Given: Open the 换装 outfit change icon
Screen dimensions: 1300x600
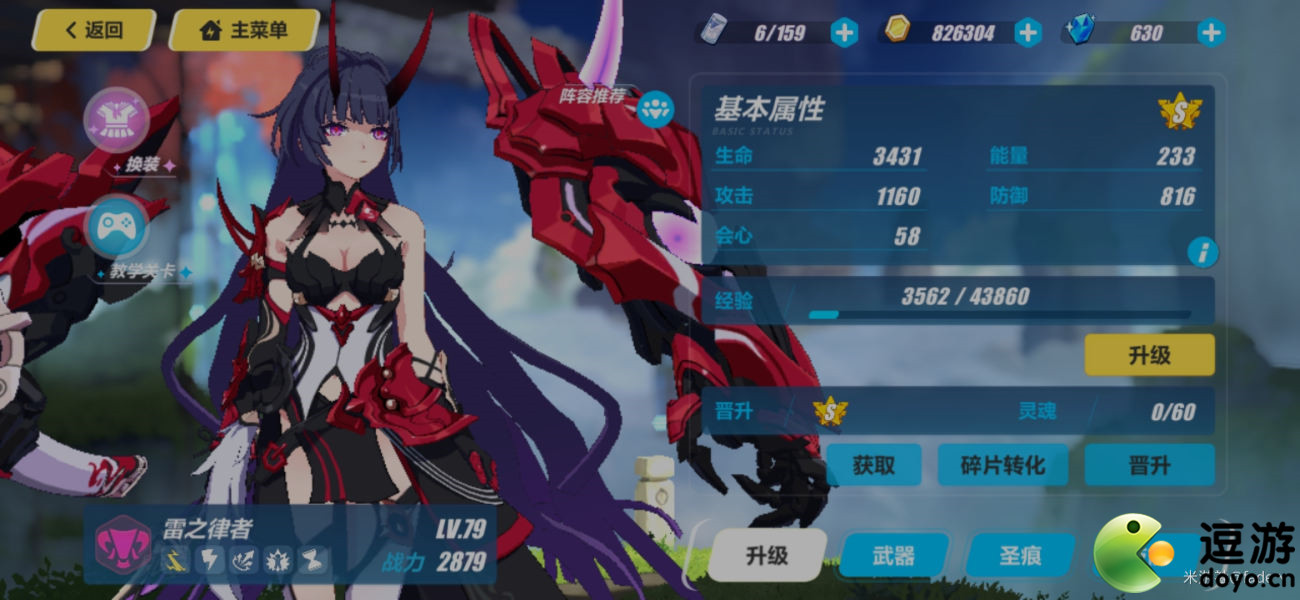Looking at the screenshot, I should [x=118, y=120].
